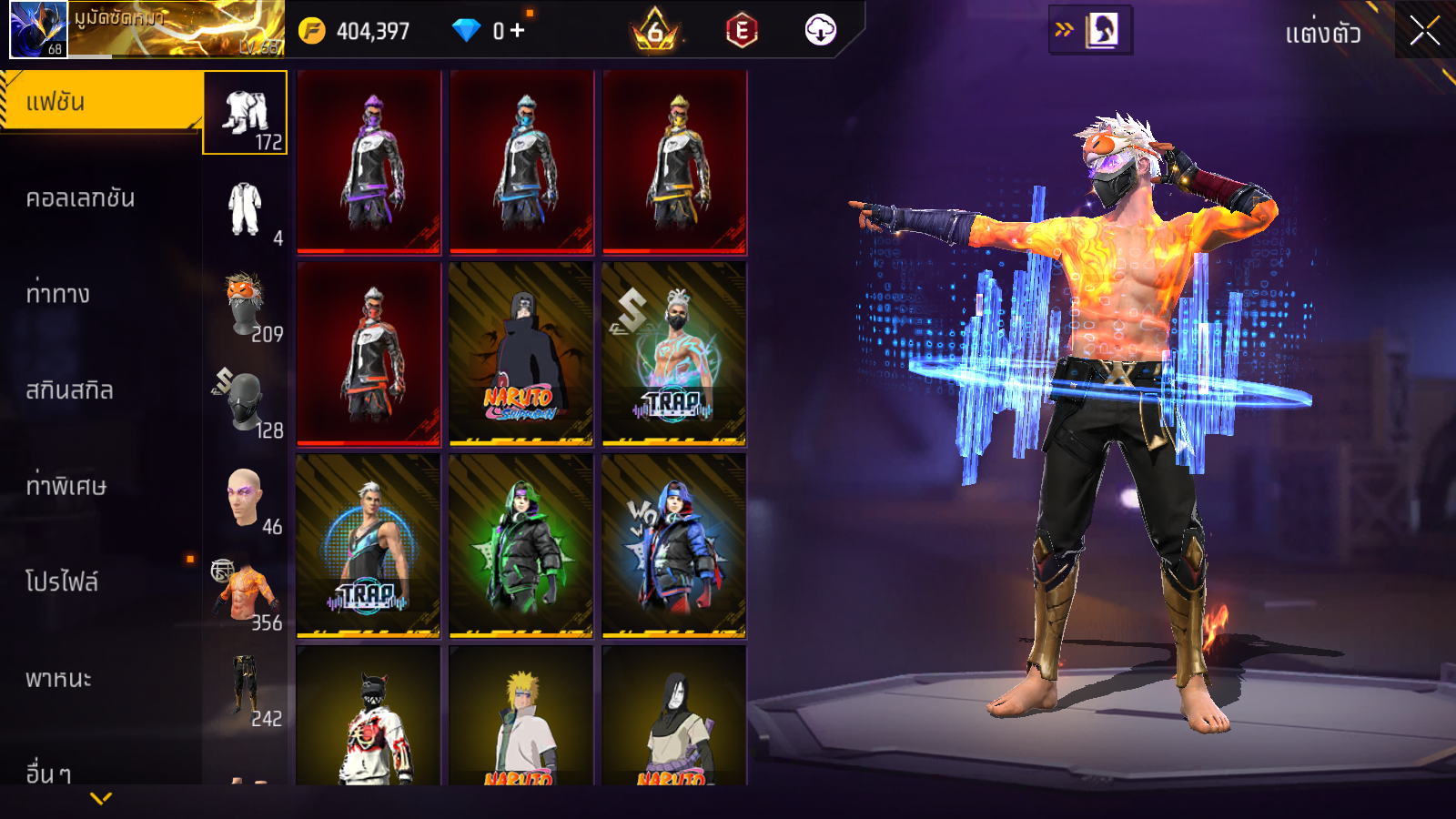Choose the green glowing puffer jacket outfit

coord(521,546)
